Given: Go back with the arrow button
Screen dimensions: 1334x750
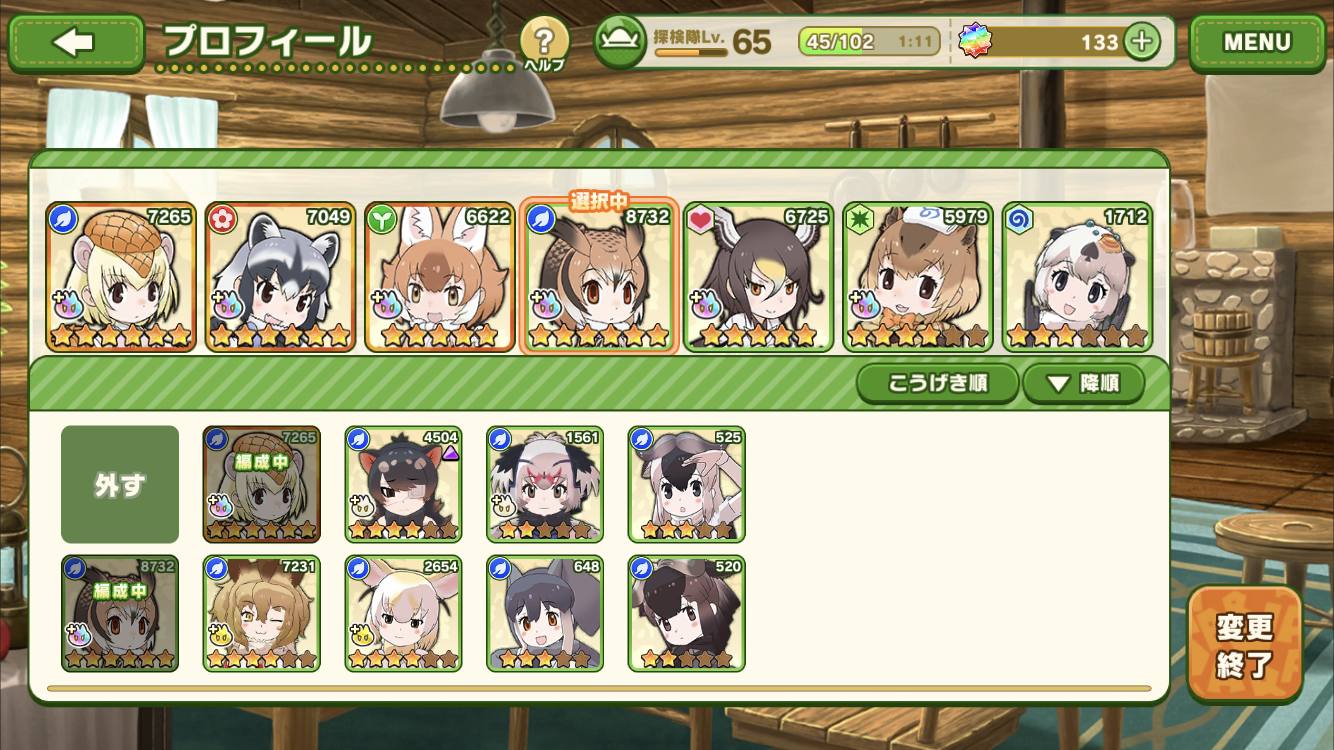Looking at the screenshot, I should click(x=76, y=42).
